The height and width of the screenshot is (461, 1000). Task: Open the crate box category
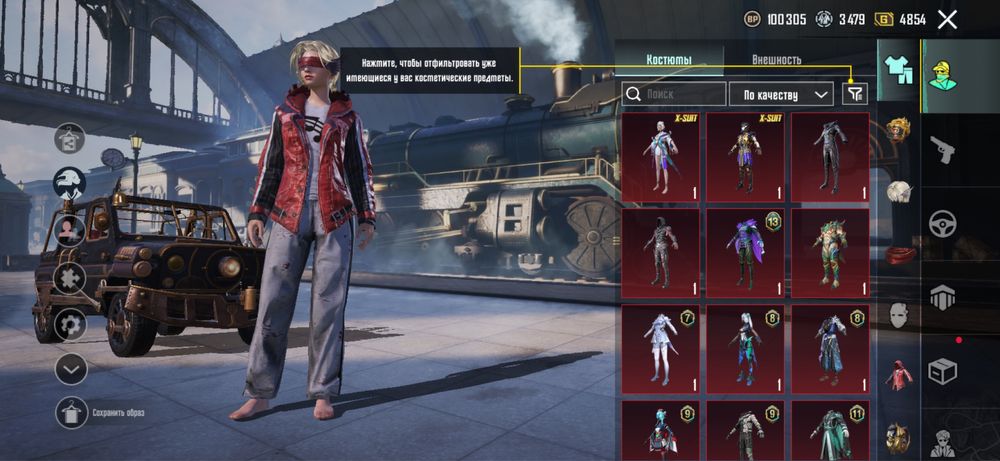[x=943, y=370]
